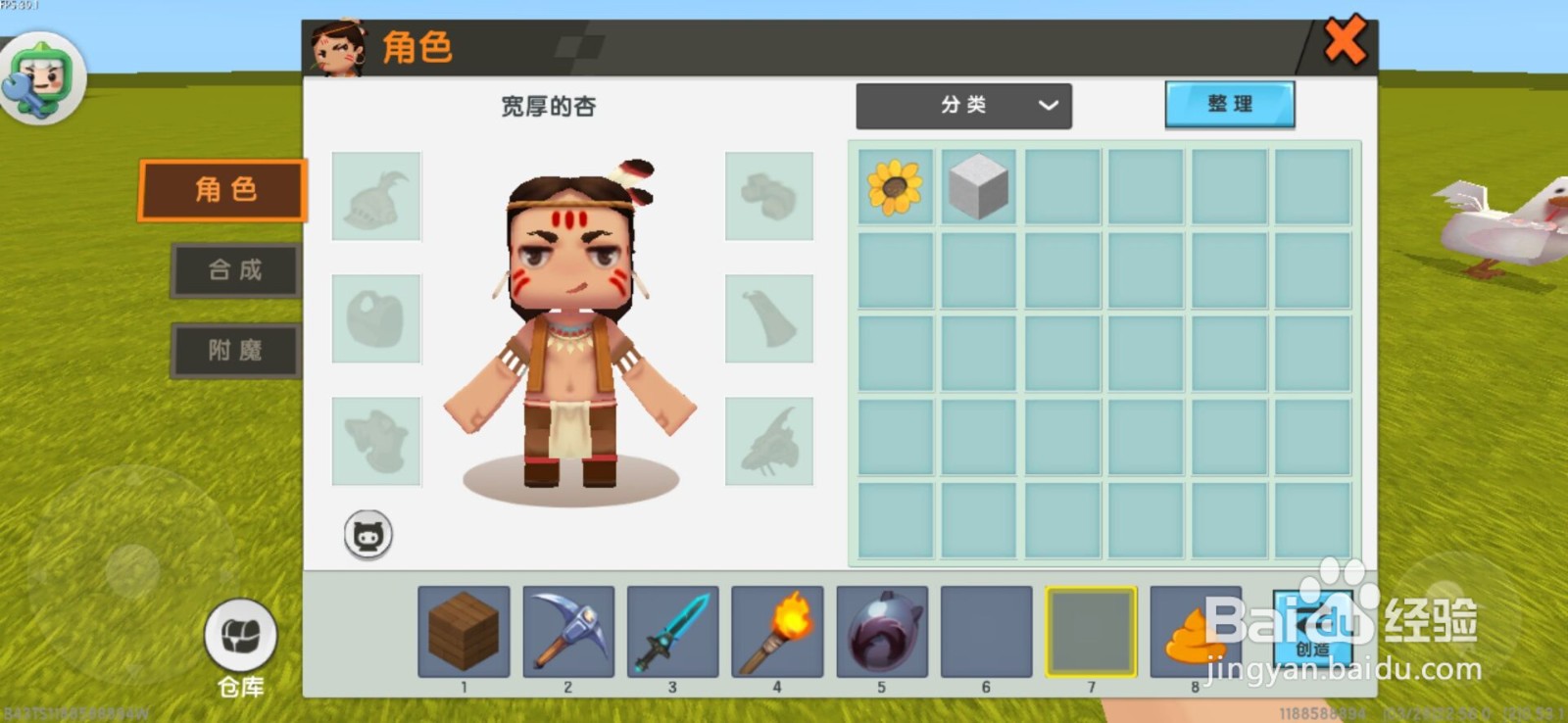Select the torch in hotbar slot 4
Screen dimensions: 1568x723
pos(776,634)
